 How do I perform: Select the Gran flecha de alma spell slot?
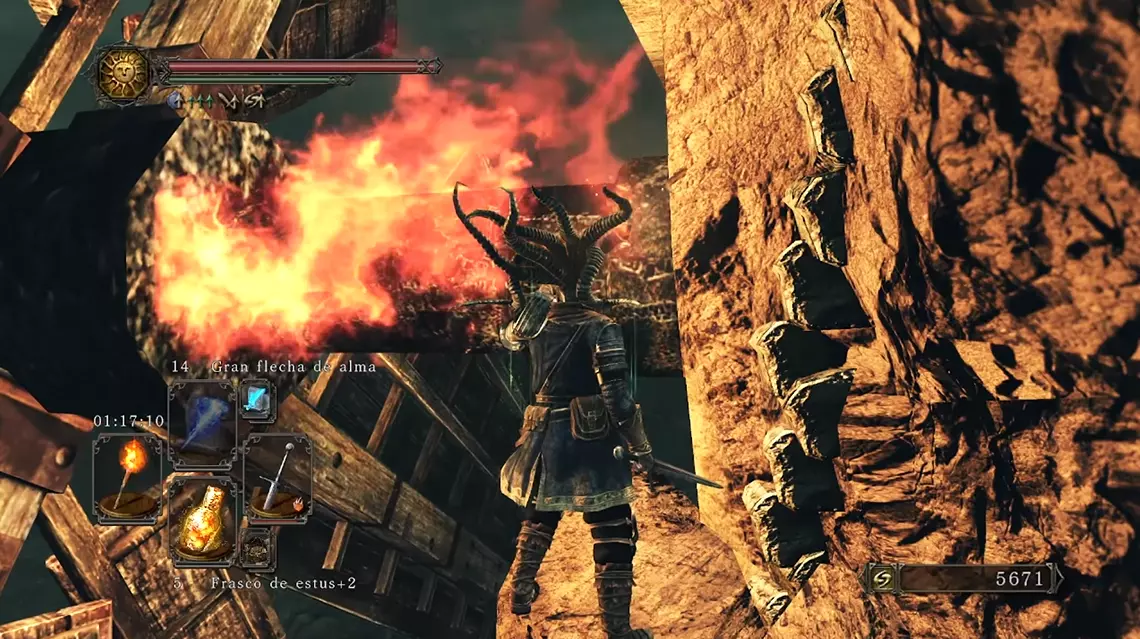(x=202, y=424)
